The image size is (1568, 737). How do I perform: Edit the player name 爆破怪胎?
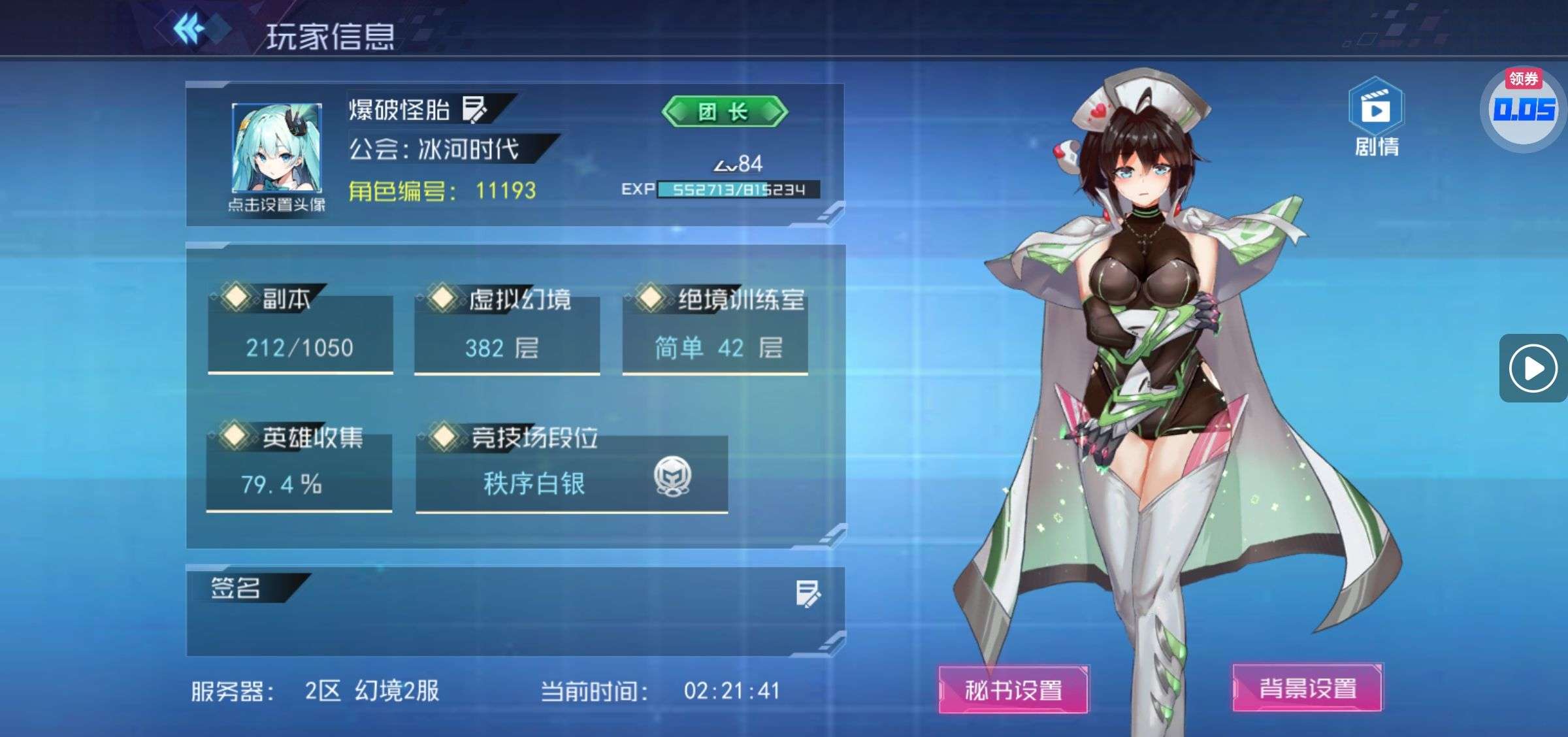pyautogui.click(x=474, y=109)
